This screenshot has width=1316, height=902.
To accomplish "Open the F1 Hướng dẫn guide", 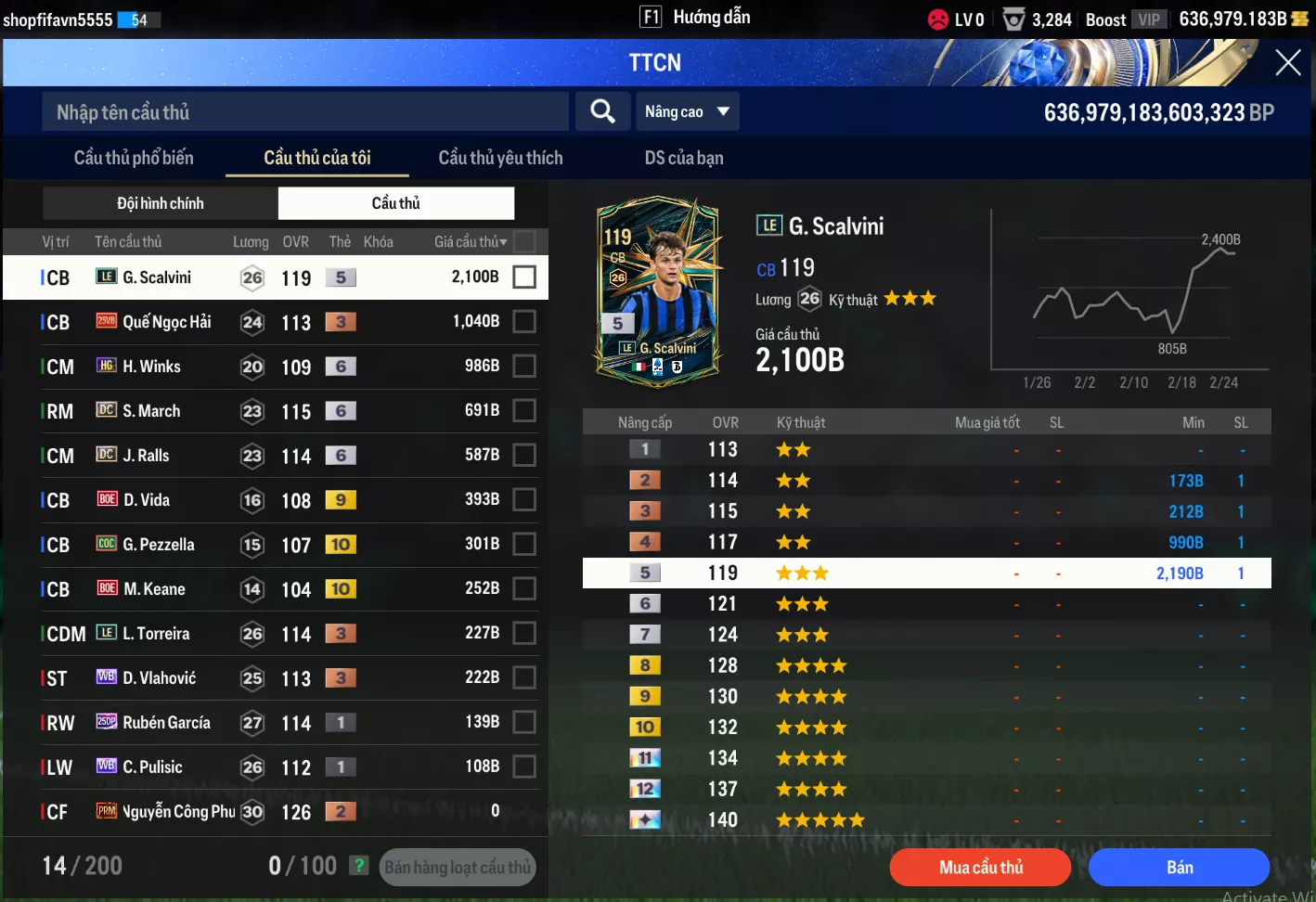I will click(x=695, y=18).
